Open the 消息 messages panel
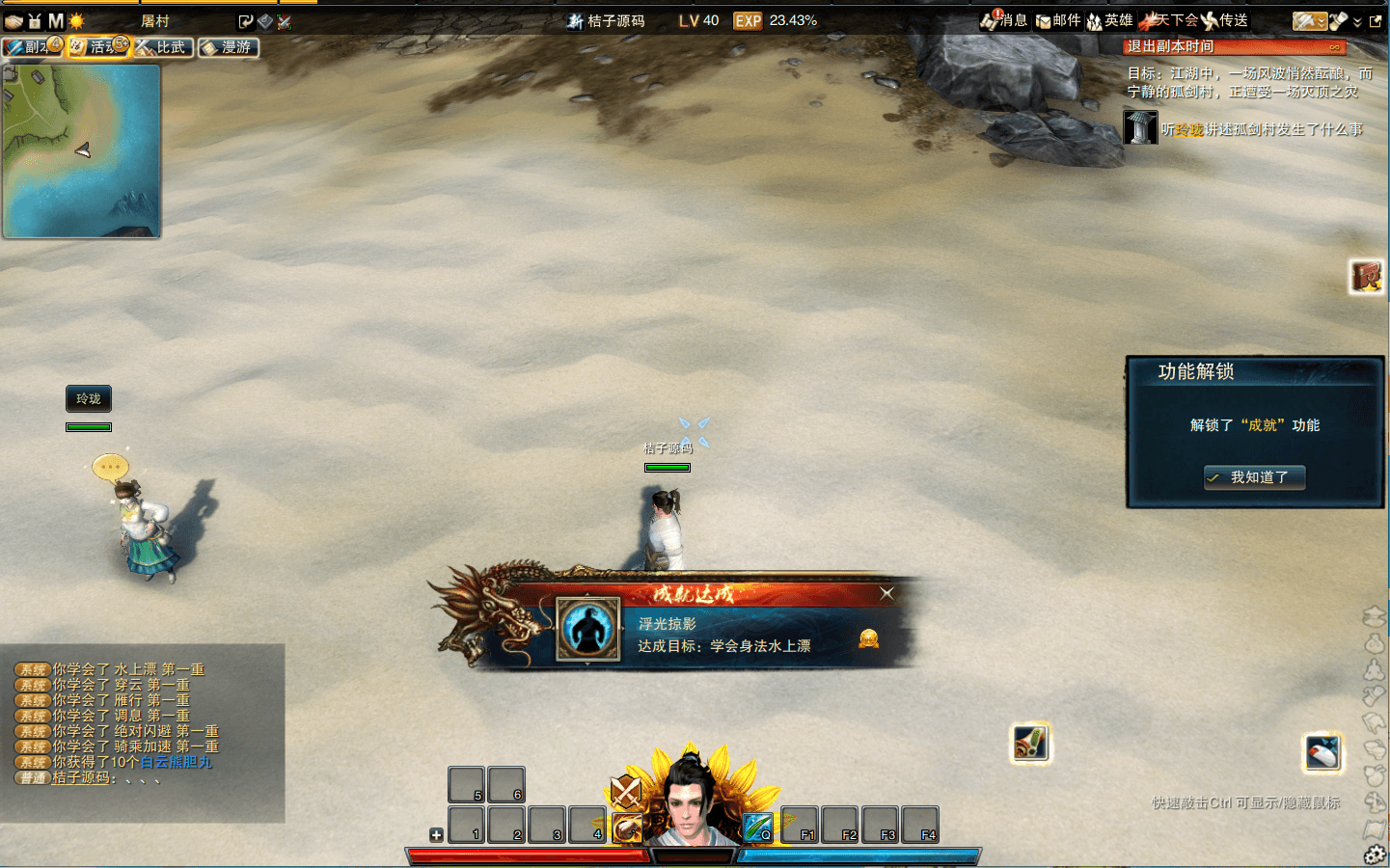 (1004, 20)
